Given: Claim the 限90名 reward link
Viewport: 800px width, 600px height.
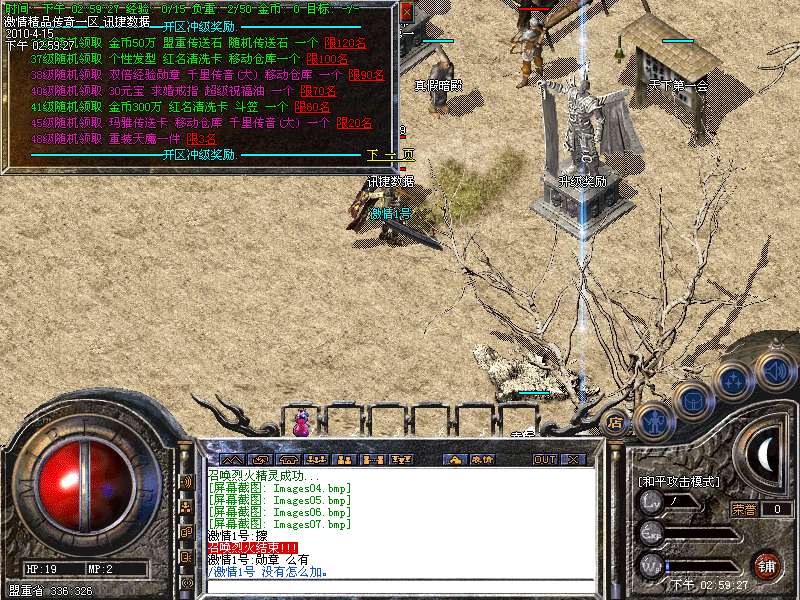Looking at the screenshot, I should 367,75.
